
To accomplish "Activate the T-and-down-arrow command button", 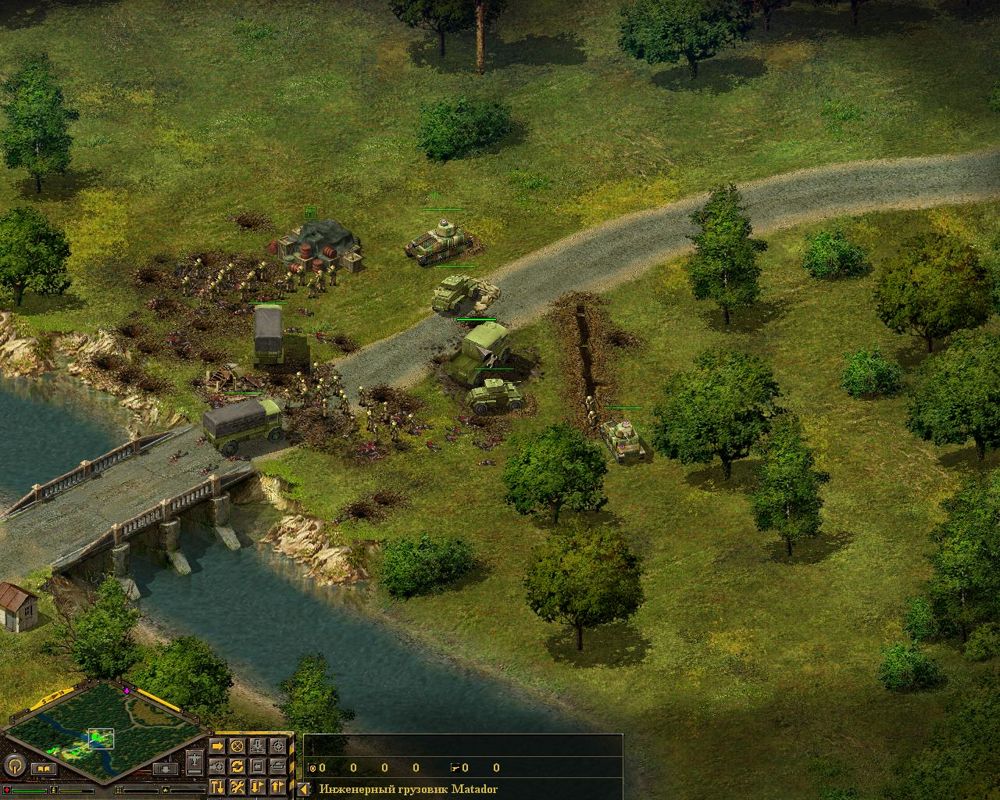I will pos(217,787).
